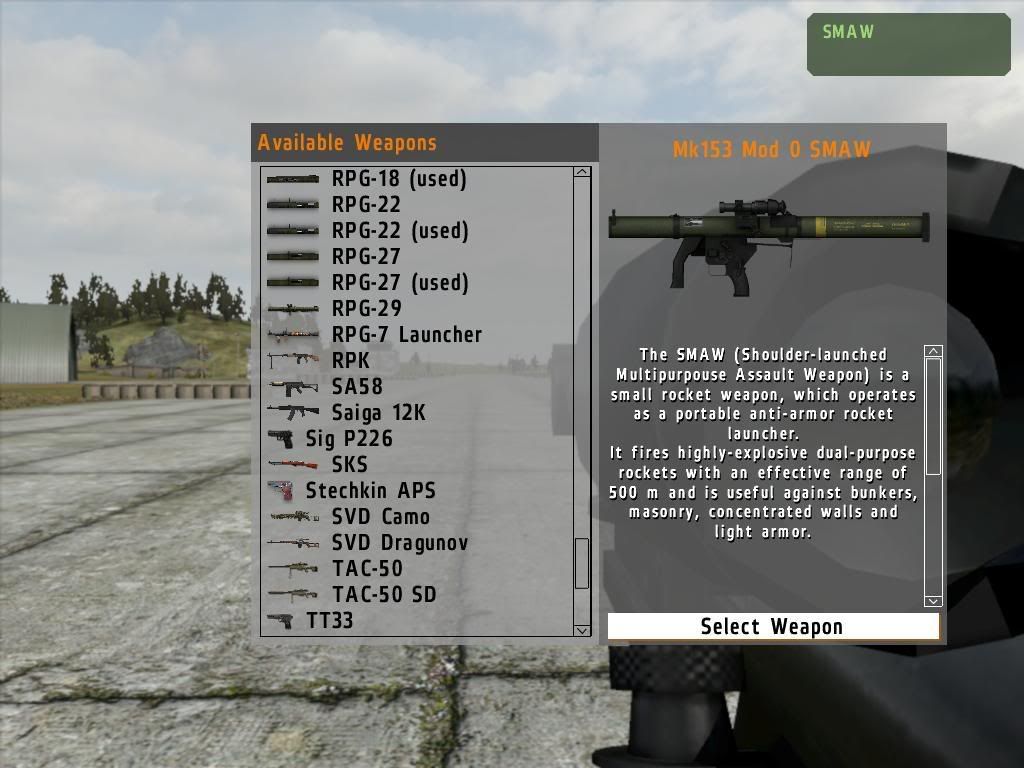Pick the TAC-50 SD entry
The image size is (1024, 768).
(384, 595)
